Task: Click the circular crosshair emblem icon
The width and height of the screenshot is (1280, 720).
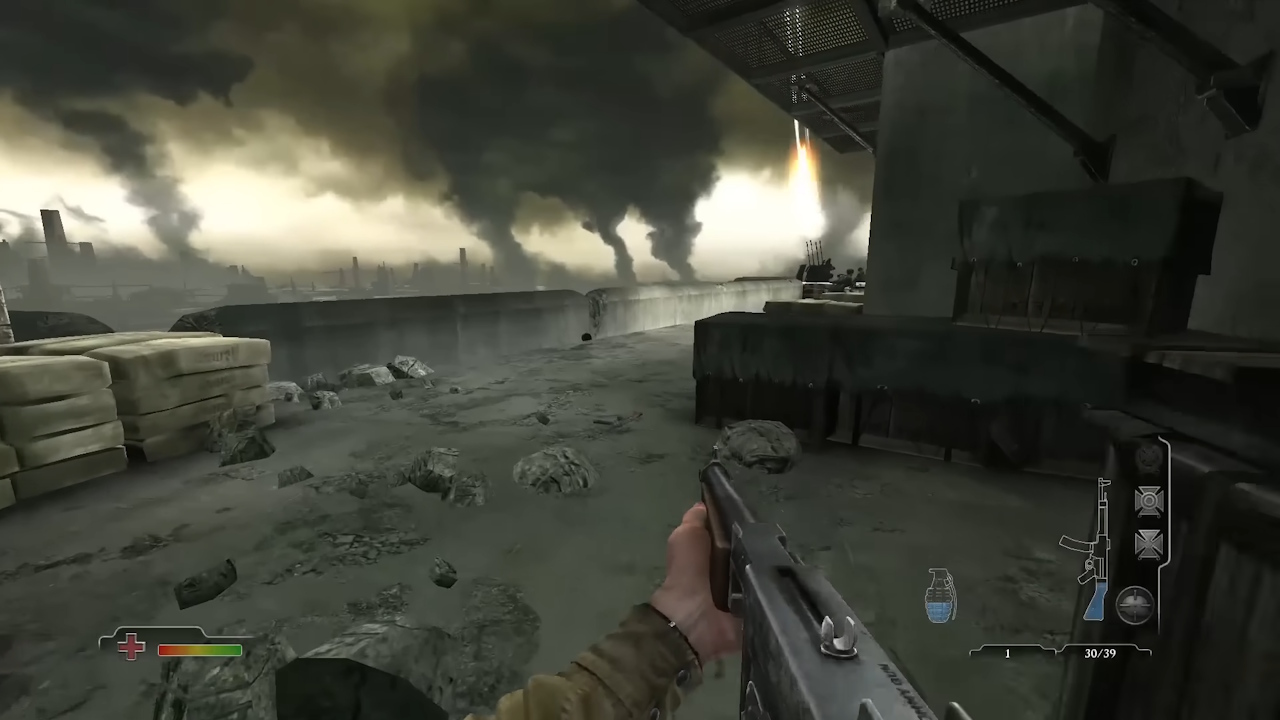Action: click(x=1135, y=604)
